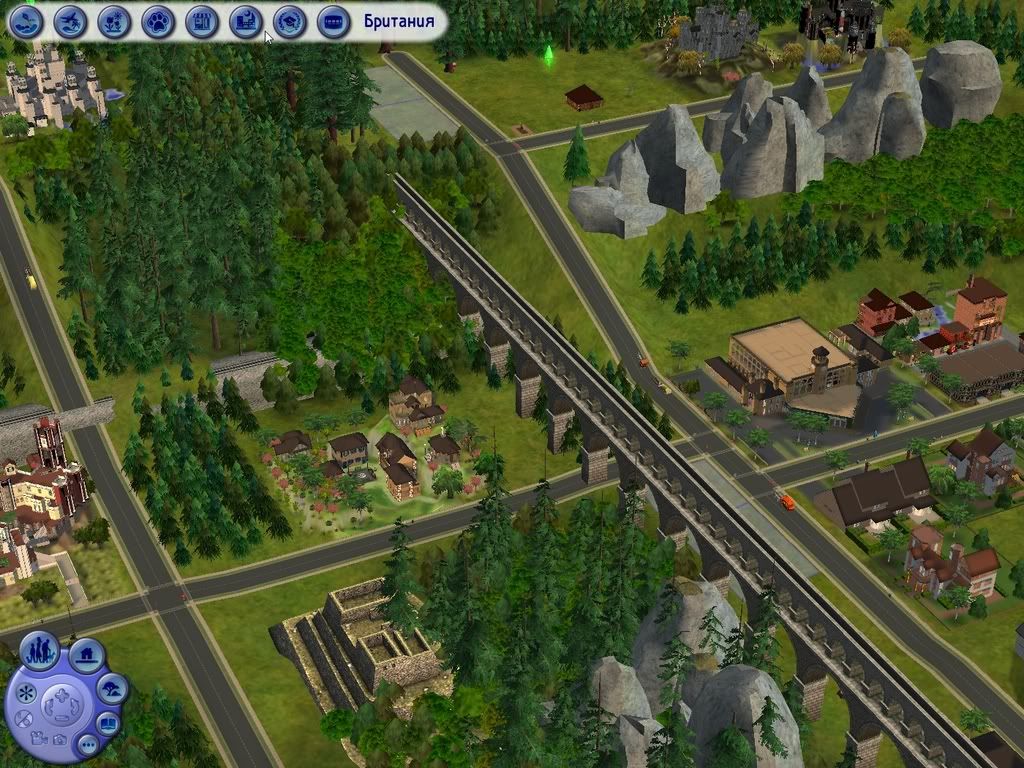
Task: Rotate the camera using the left arrow
Action: coord(47,707)
